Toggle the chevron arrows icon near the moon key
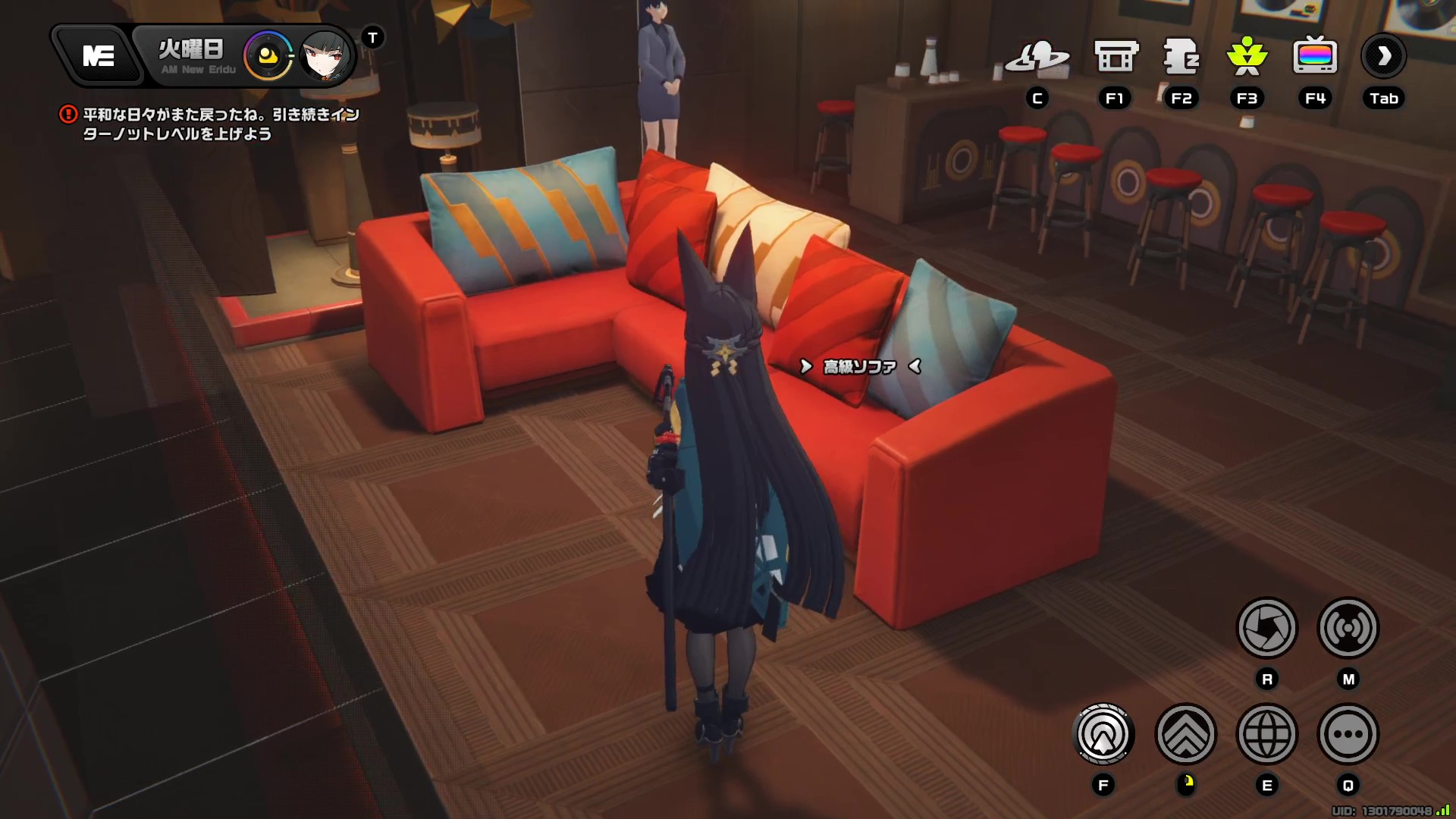 (x=1187, y=734)
